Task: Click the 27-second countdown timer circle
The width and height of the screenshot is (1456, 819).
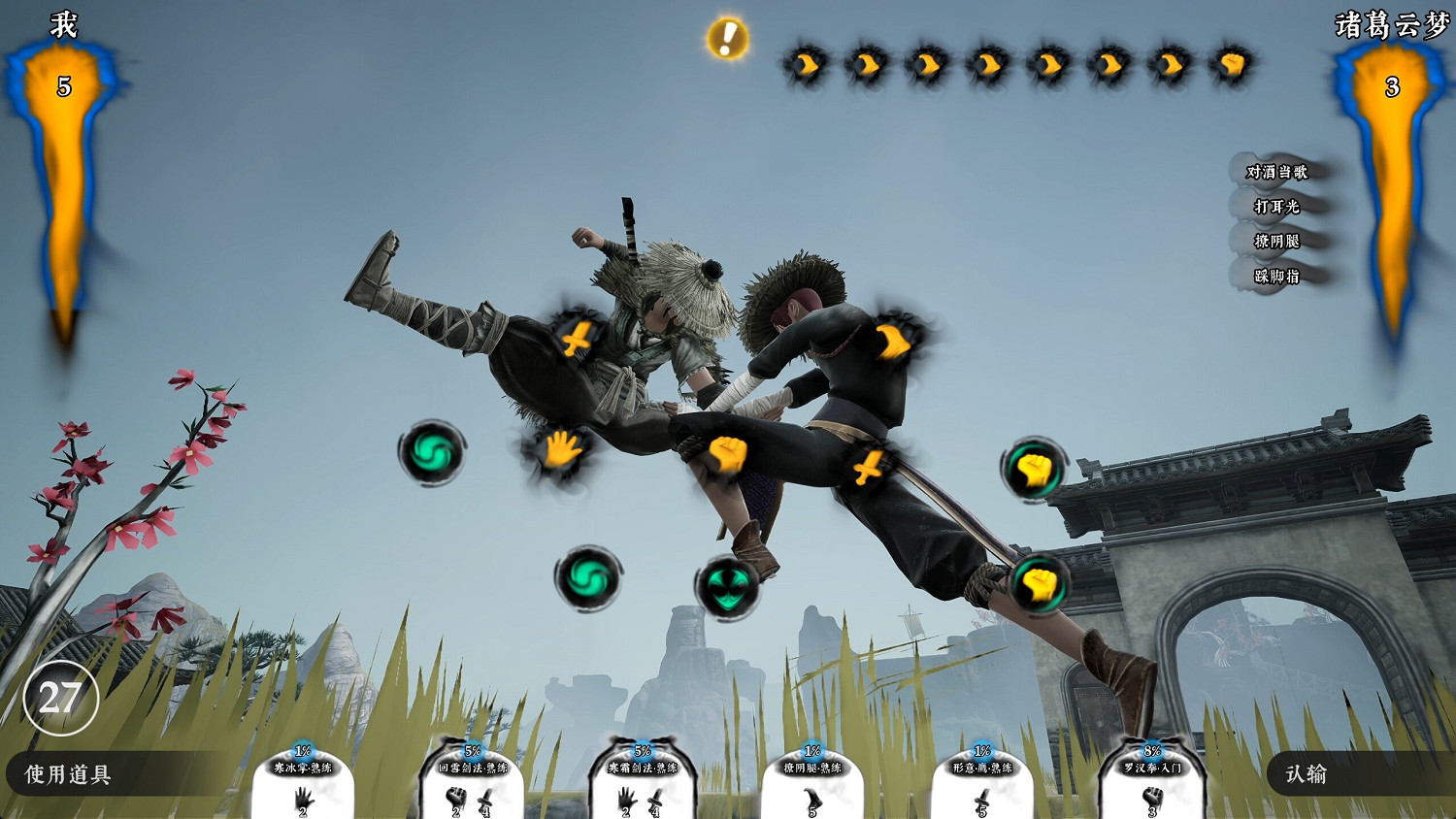Action: [x=60, y=697]
